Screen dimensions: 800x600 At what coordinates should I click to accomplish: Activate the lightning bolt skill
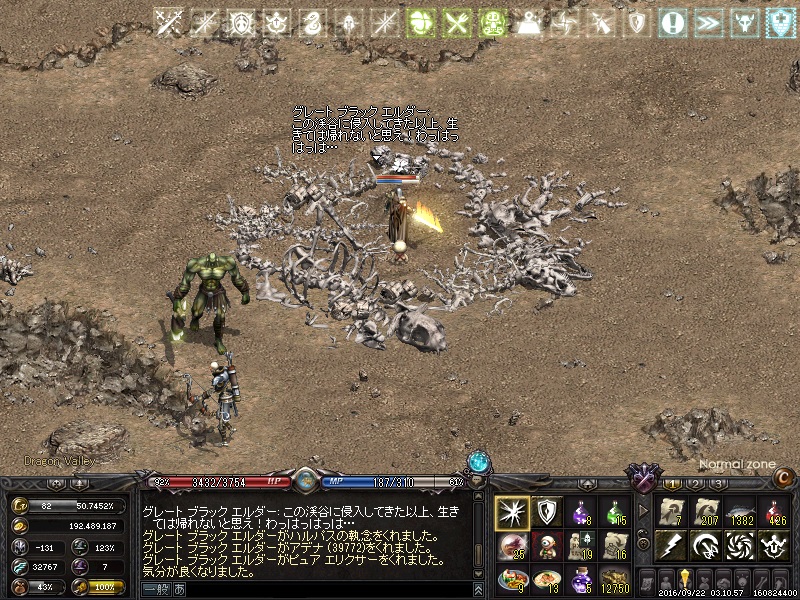671,546
